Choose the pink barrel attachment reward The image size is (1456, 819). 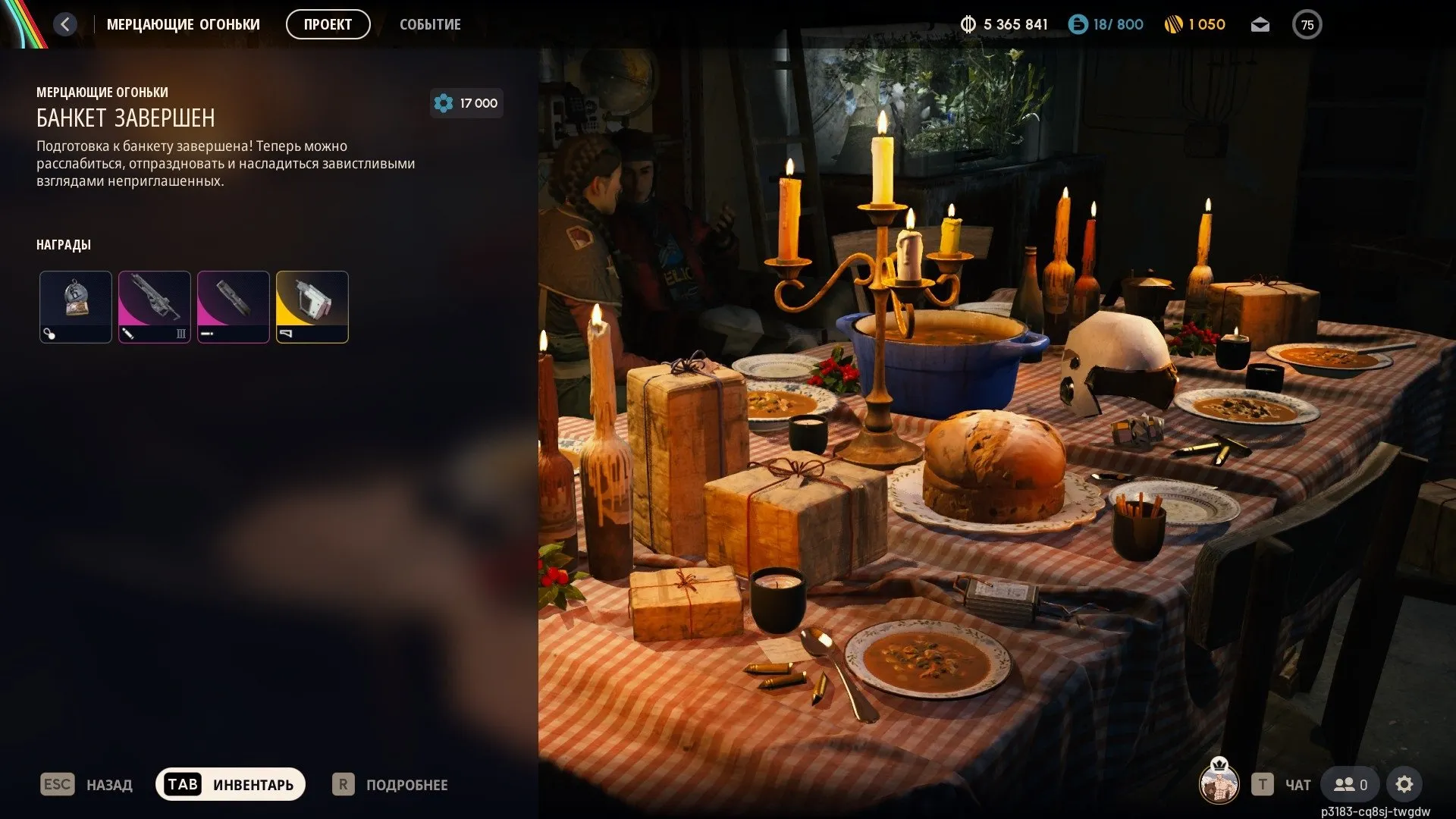point(234,307)
